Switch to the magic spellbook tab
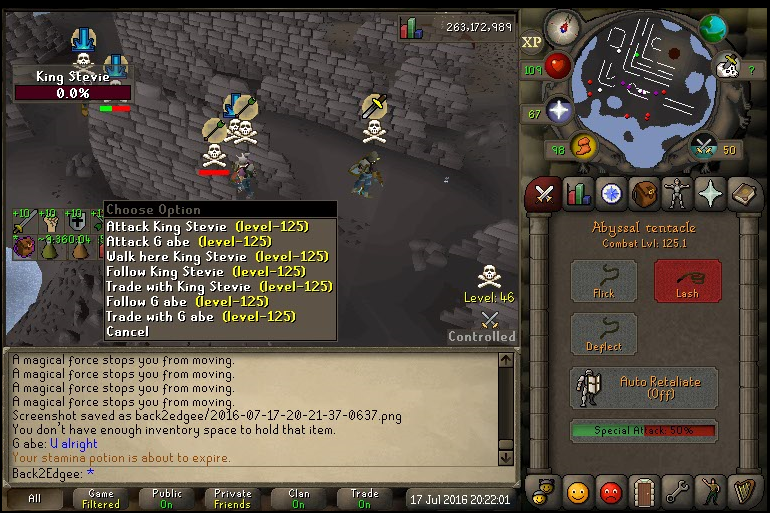Screen dimensions: 770x513 711,193
